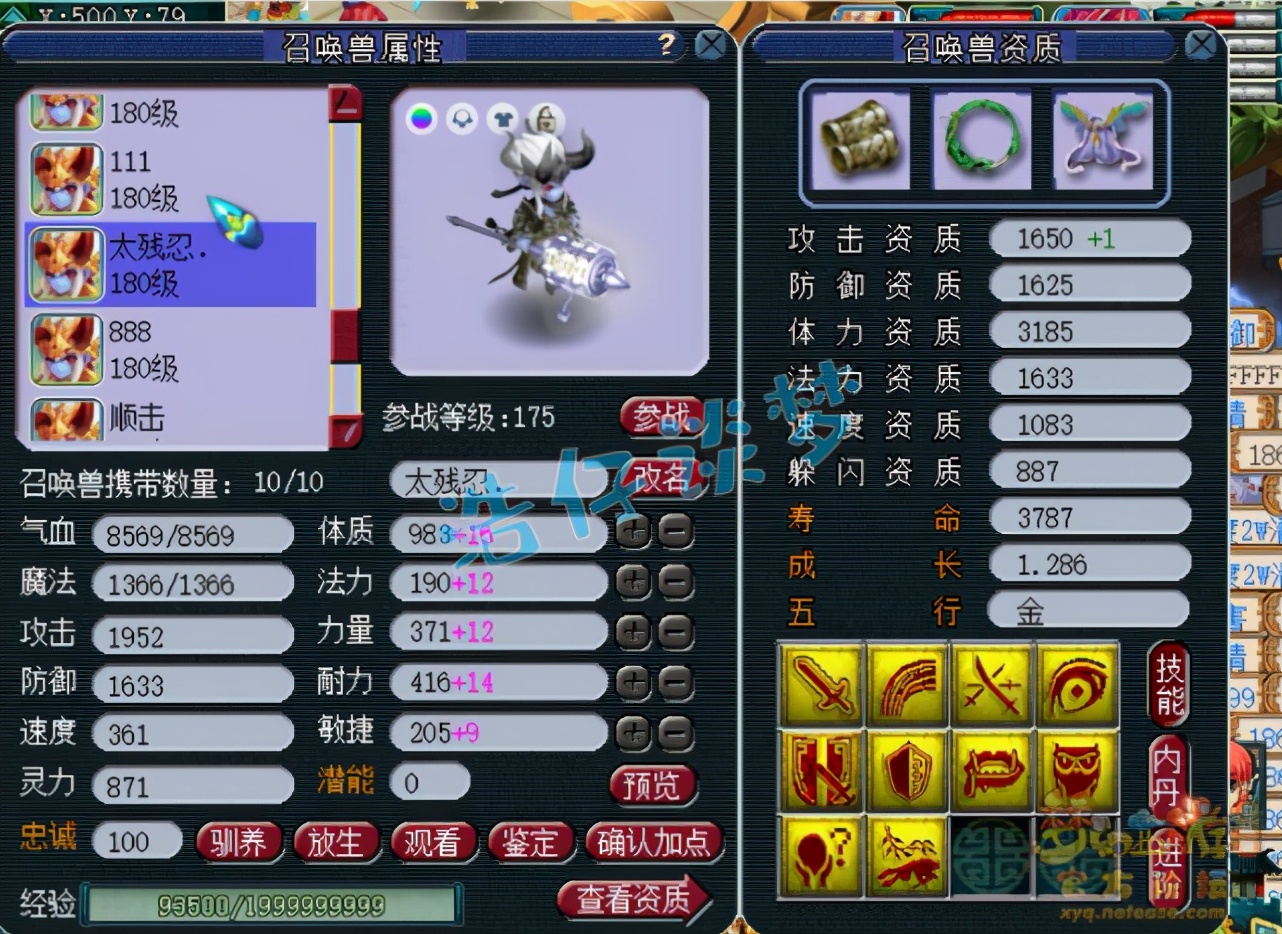The width and height of the screenshot is (1282, 934).
Task: Toggle the lock icon above the pet model
Action: coord(546,117)
